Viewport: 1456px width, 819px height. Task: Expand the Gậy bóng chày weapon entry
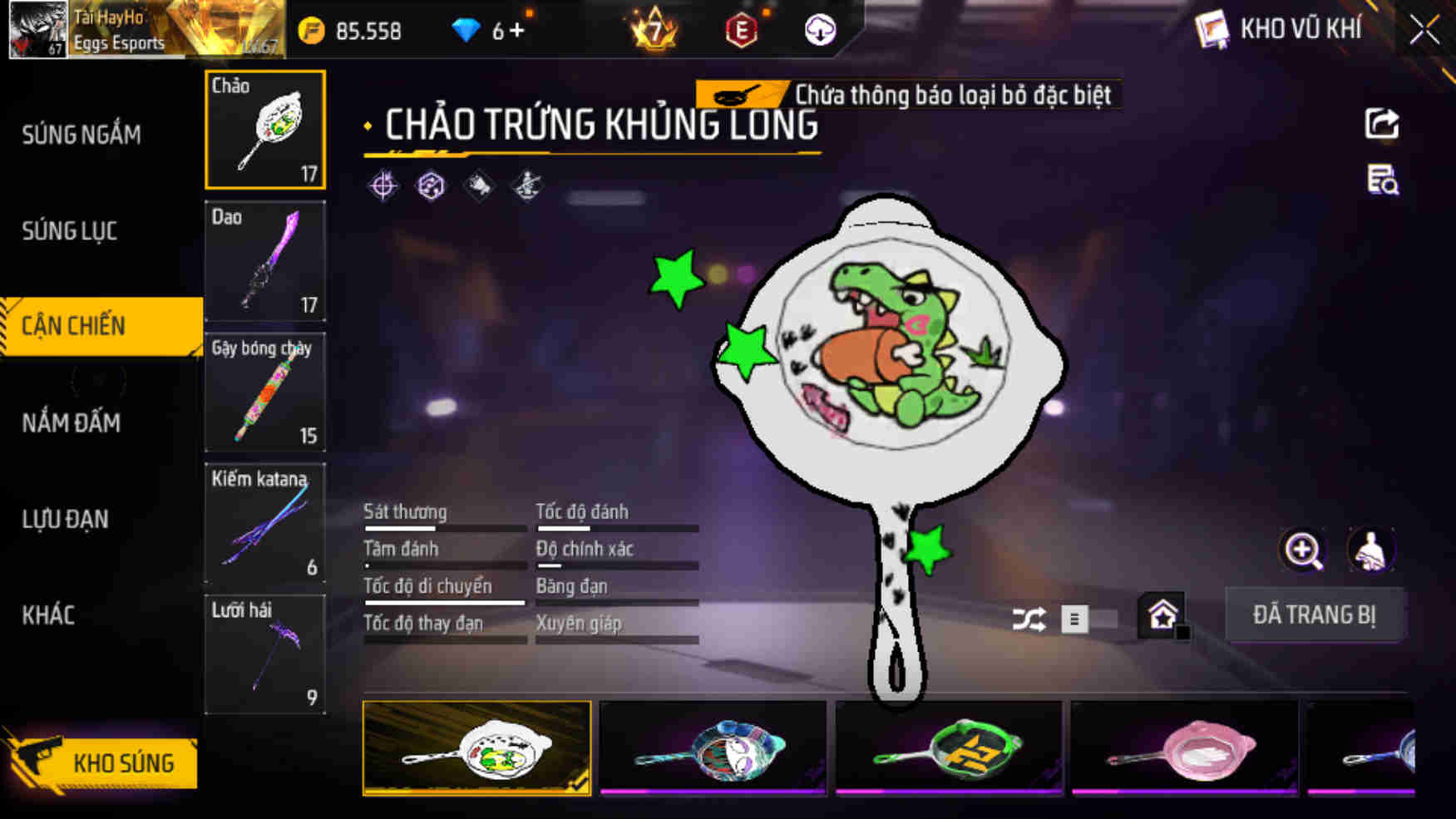[264, 392]
